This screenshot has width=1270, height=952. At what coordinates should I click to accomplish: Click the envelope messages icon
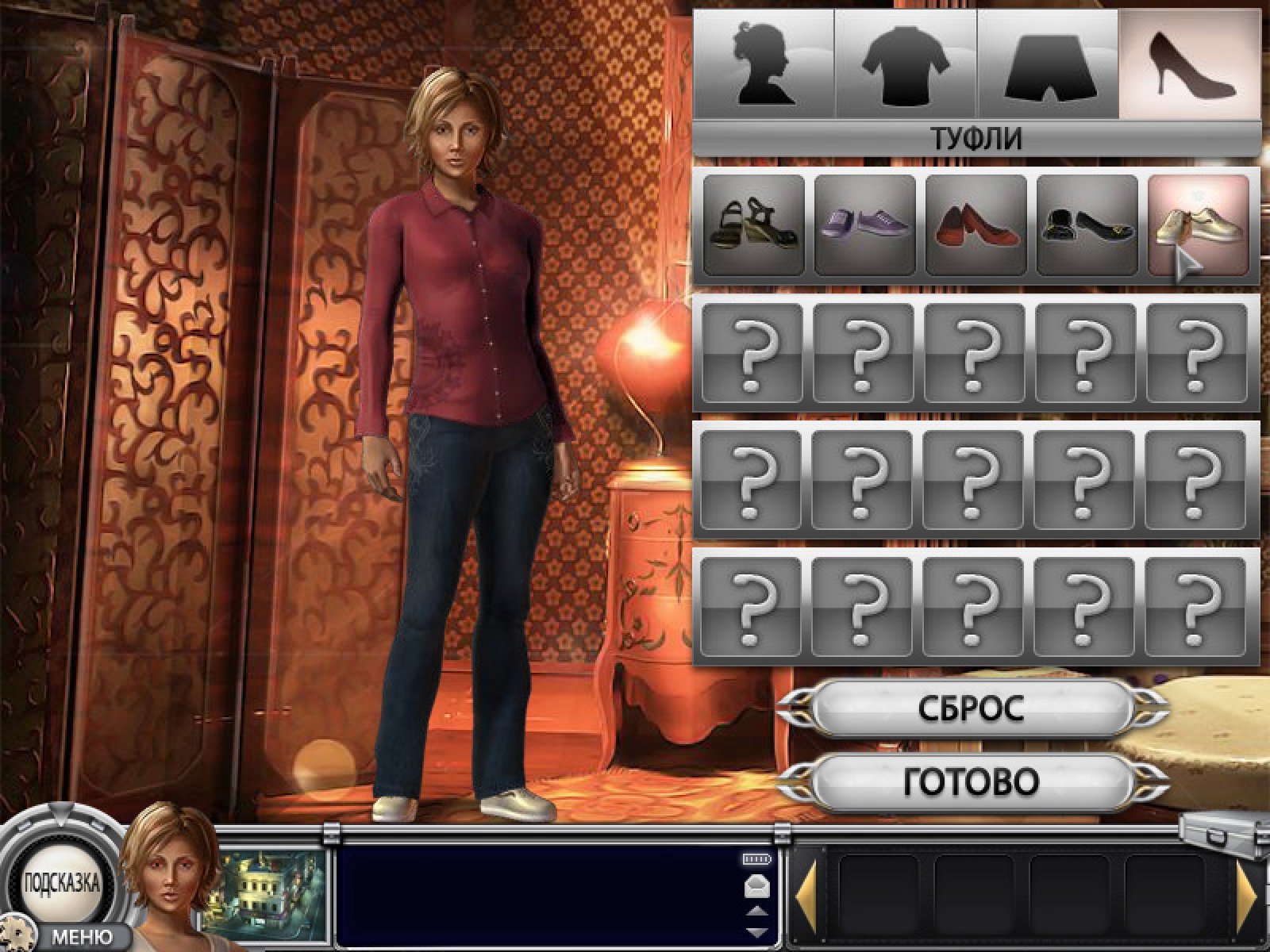pos(756,887)
